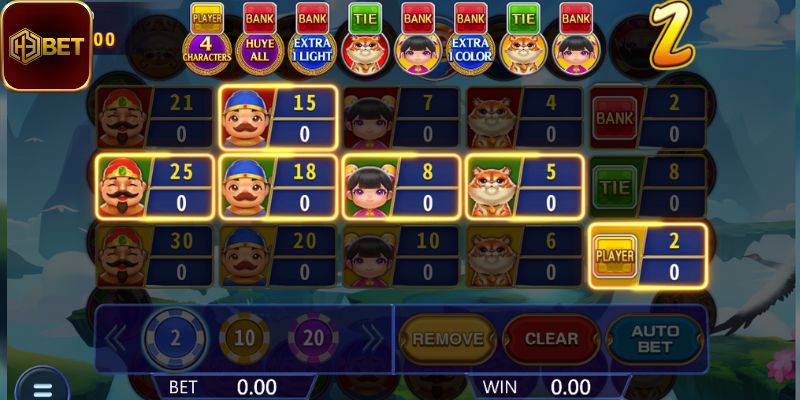The width and height of the screenshot is (800, 400).
Task: Open the hamburger menu
Action: point(42,388)
